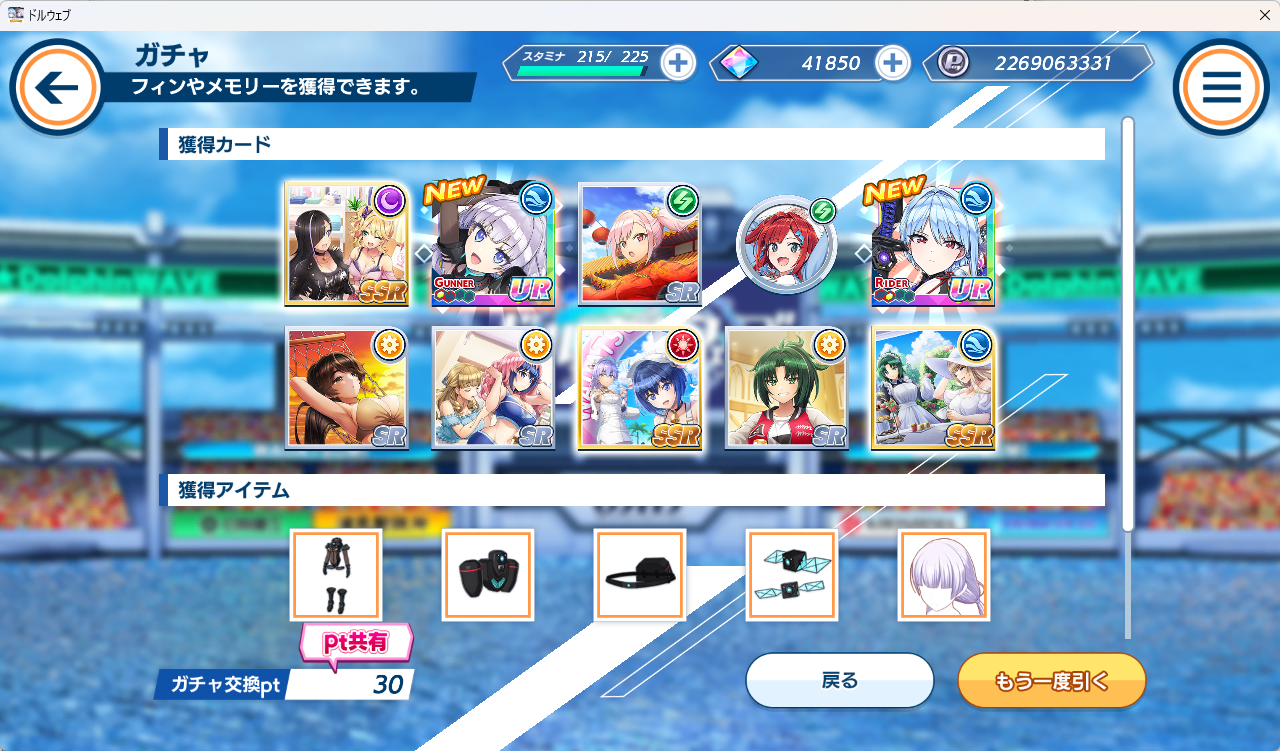Open the SSR card with two girls
The width and height of the screenshot is (1280, 751).
(346, 244)
